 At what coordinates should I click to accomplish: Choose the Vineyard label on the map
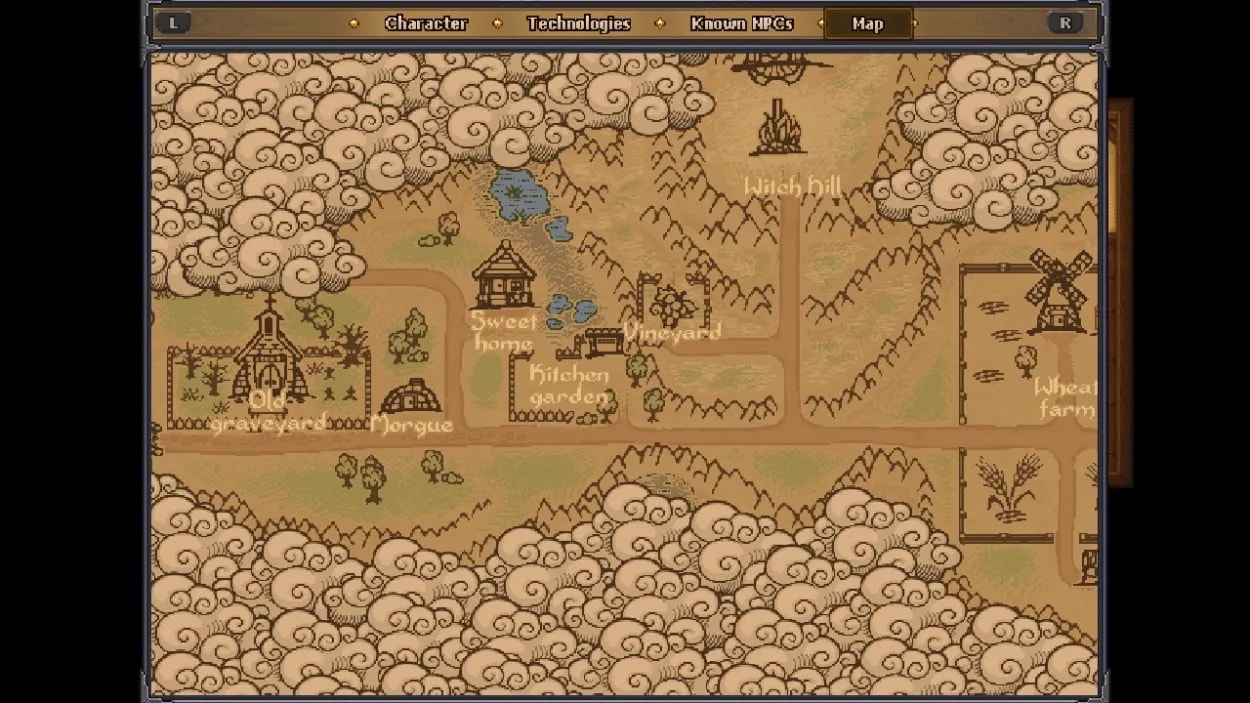click(x=672, y=332)
